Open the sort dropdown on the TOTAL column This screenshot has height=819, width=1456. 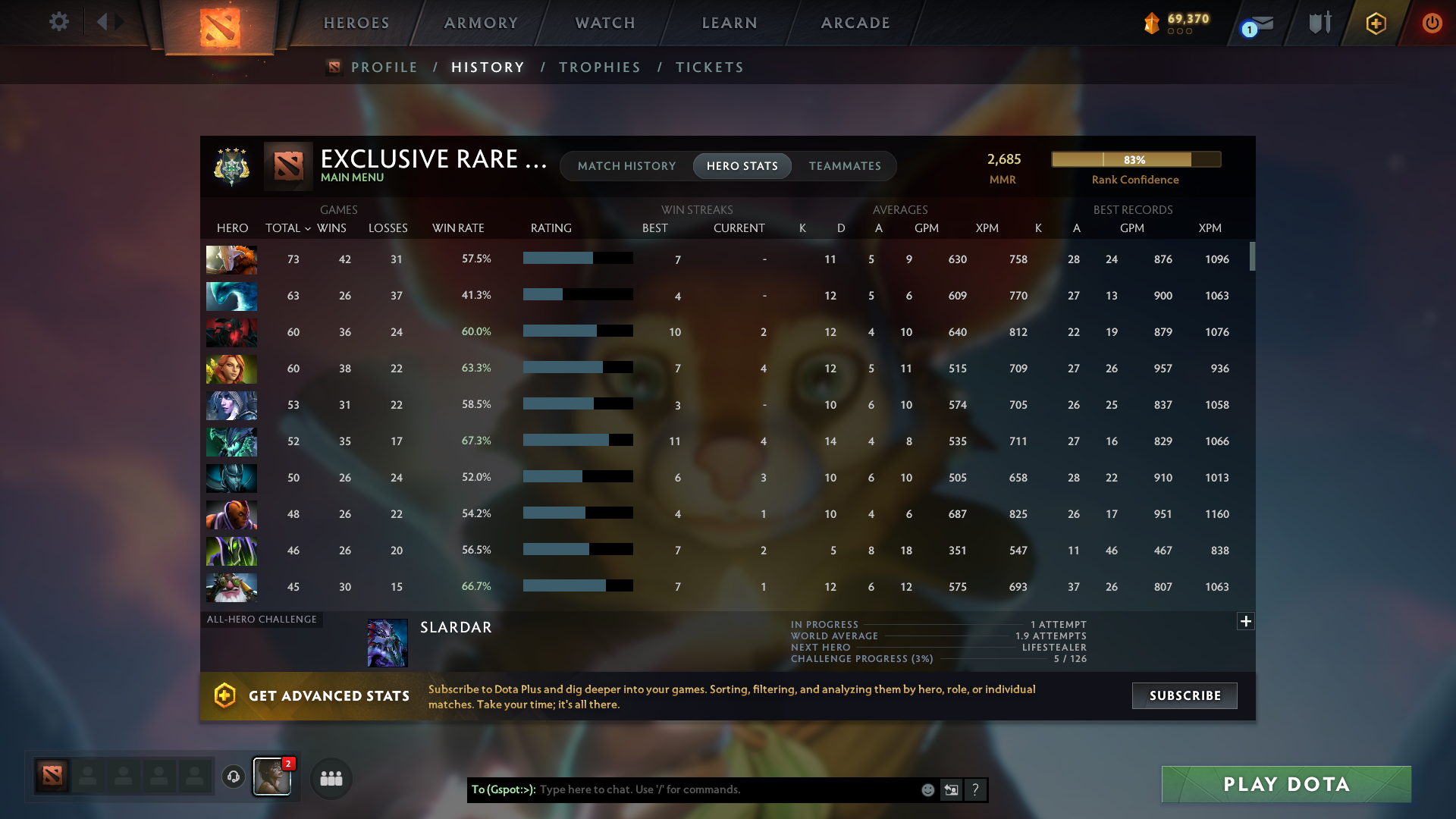[306, 228]
